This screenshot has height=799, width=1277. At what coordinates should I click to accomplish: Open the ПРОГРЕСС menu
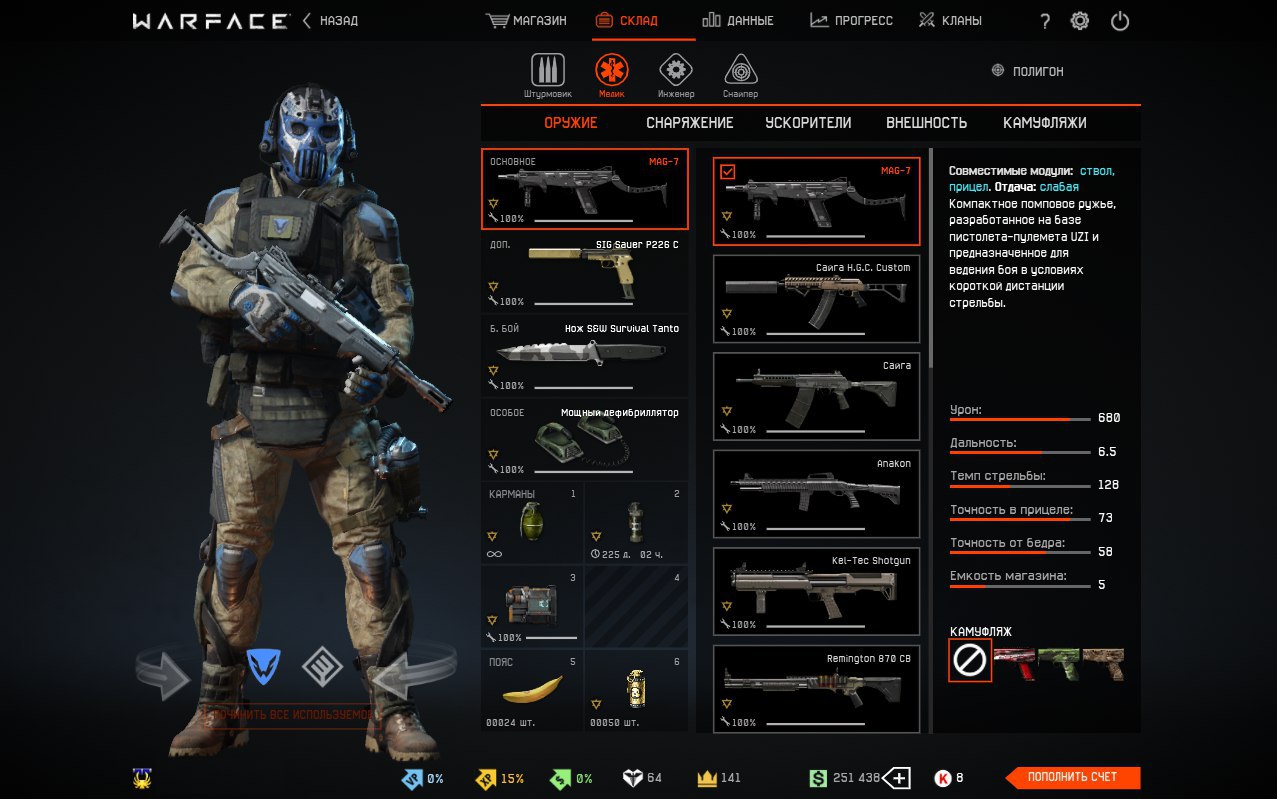[x=851, y=20]
